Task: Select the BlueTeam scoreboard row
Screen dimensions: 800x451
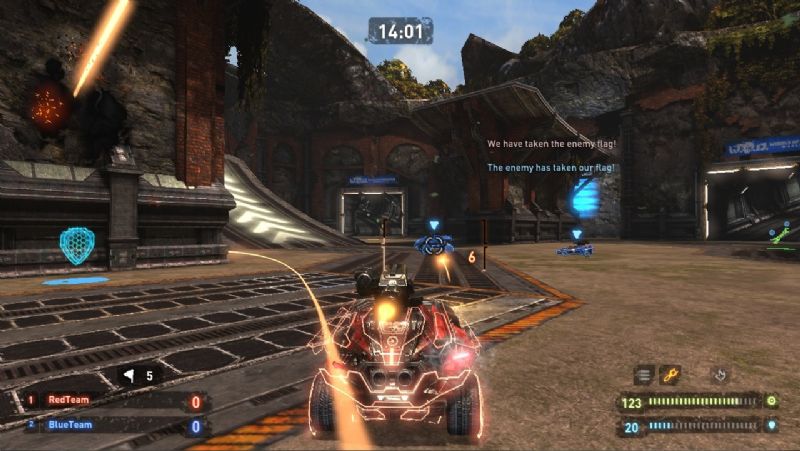Action: (113, 425)
